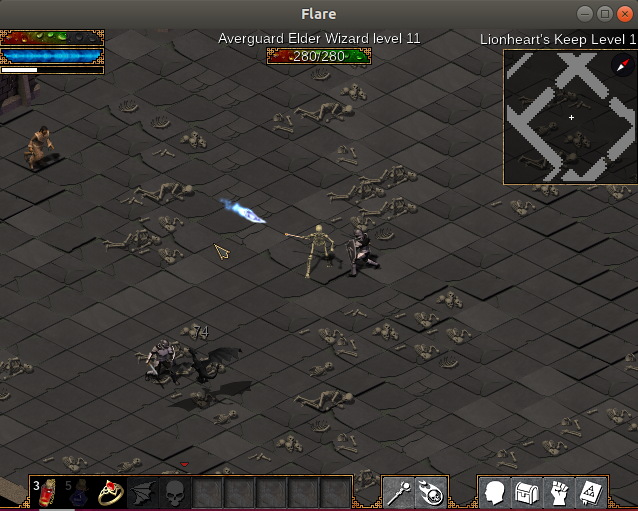
Task: Use the blue mana potion slot
Action: [x=79, y=493]
